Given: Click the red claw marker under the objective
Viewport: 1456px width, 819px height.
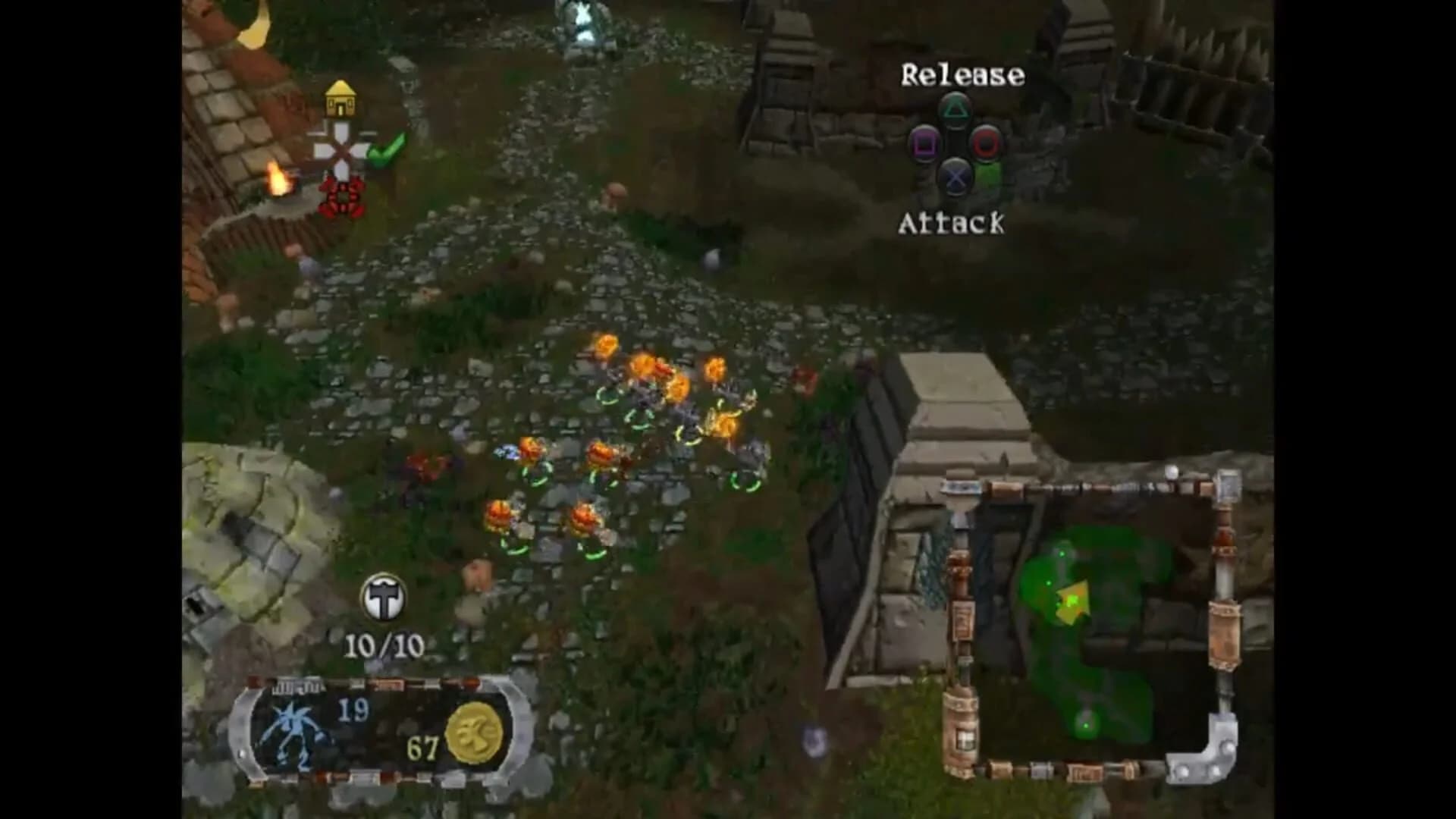Looking at the screenshot, I should tap(340, 195).
